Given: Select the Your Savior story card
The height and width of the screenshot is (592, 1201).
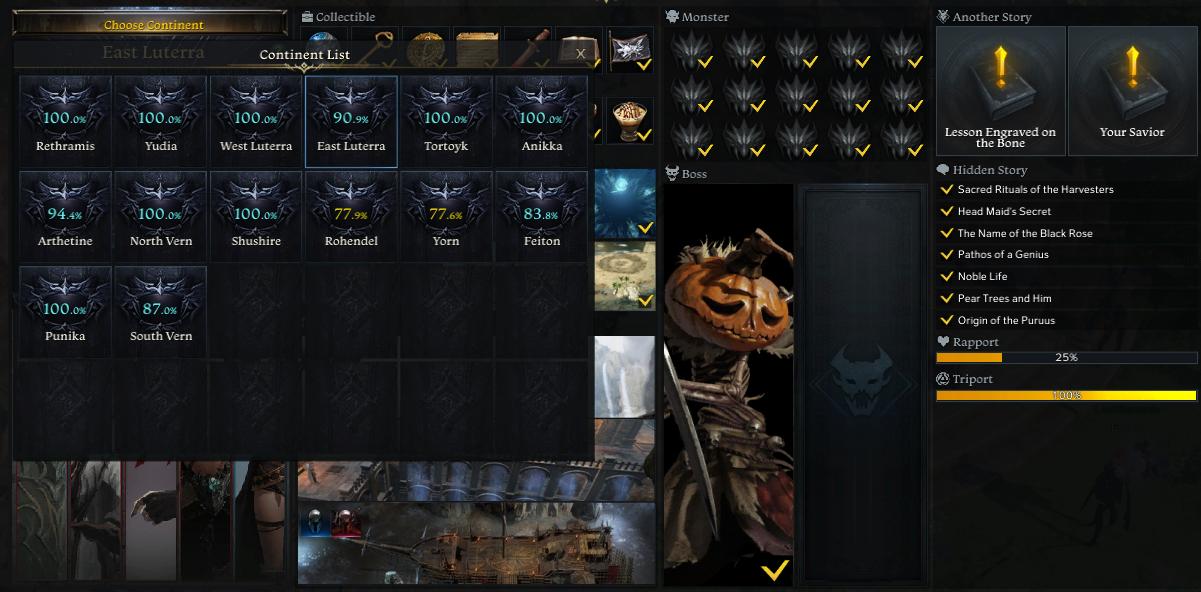Looking at the screenshot, I should 1132,91.
